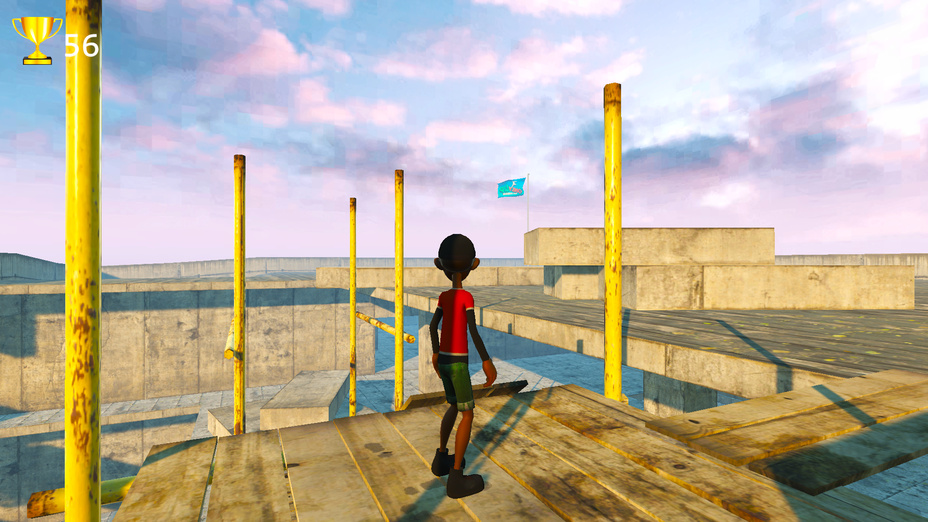
Task: Click the gold trophy icon
Action: (x=37, y=40)
